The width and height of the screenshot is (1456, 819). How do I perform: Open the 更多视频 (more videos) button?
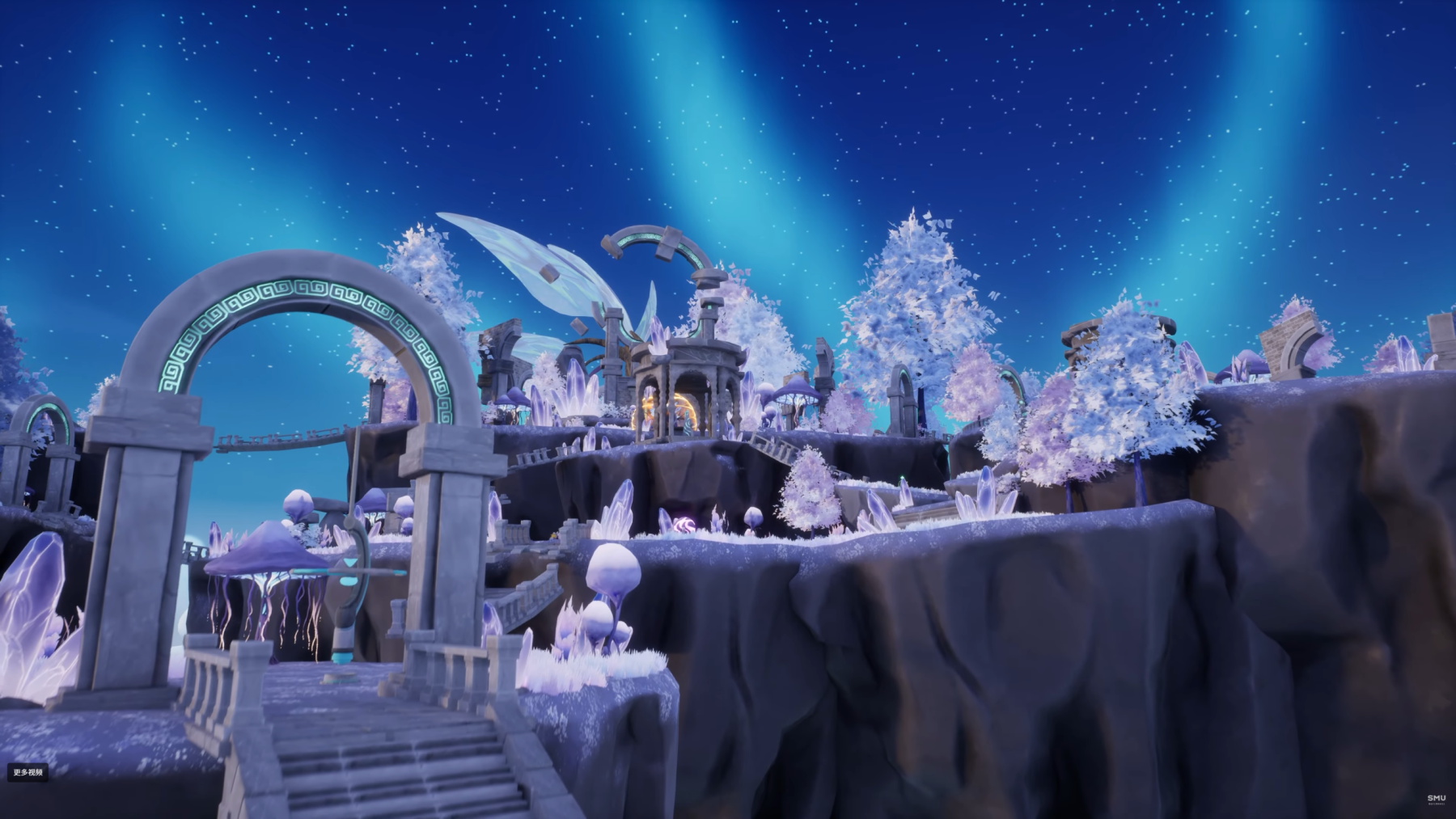28,773
